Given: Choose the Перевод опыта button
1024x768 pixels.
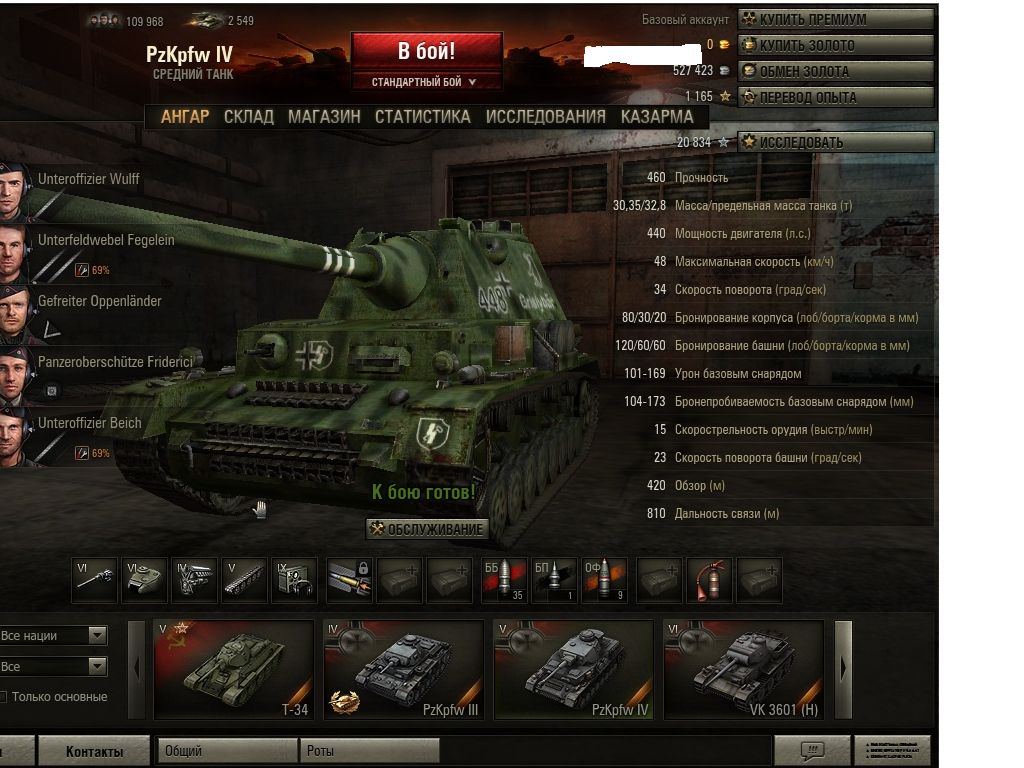Looking at the screenshot, I should tap(836, 97).
